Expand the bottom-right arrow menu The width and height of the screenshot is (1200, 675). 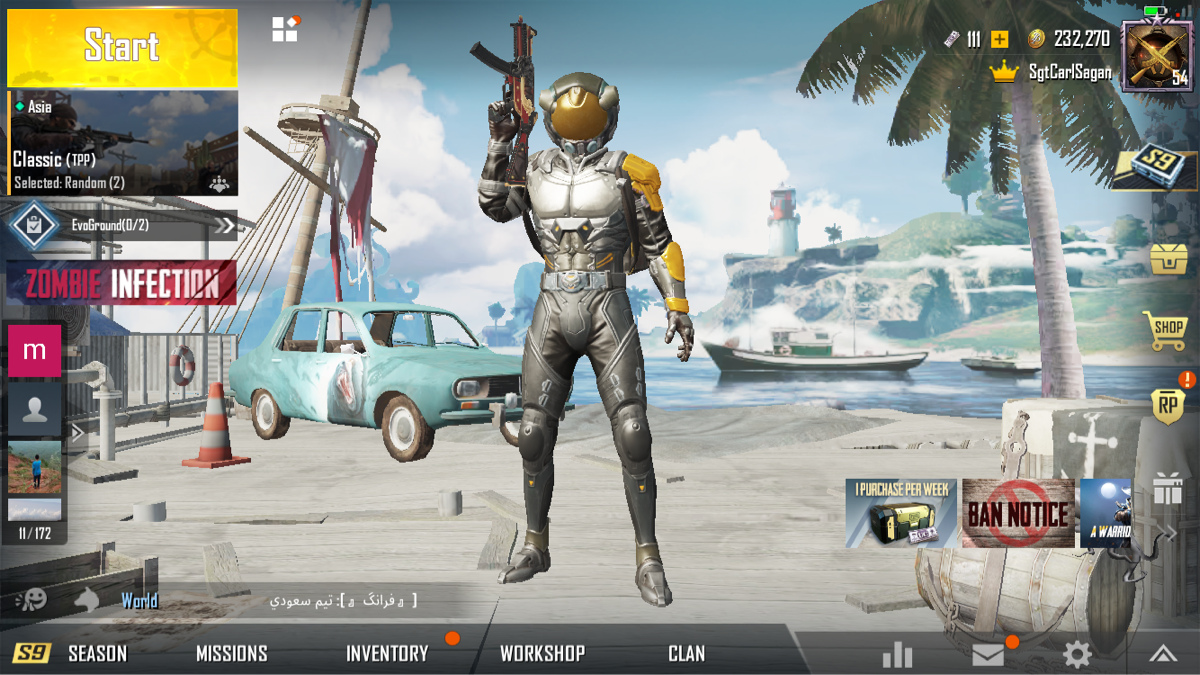pos(1162,654)
